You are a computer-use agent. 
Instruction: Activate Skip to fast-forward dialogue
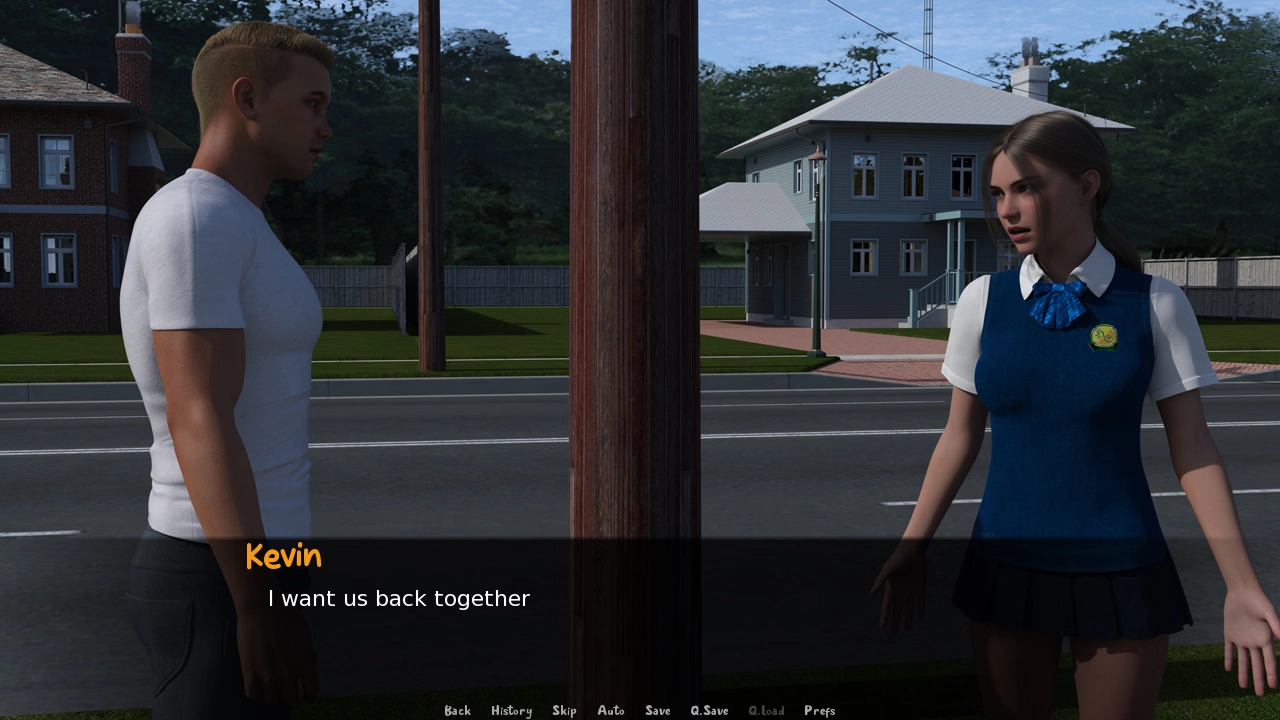[564, 711]
